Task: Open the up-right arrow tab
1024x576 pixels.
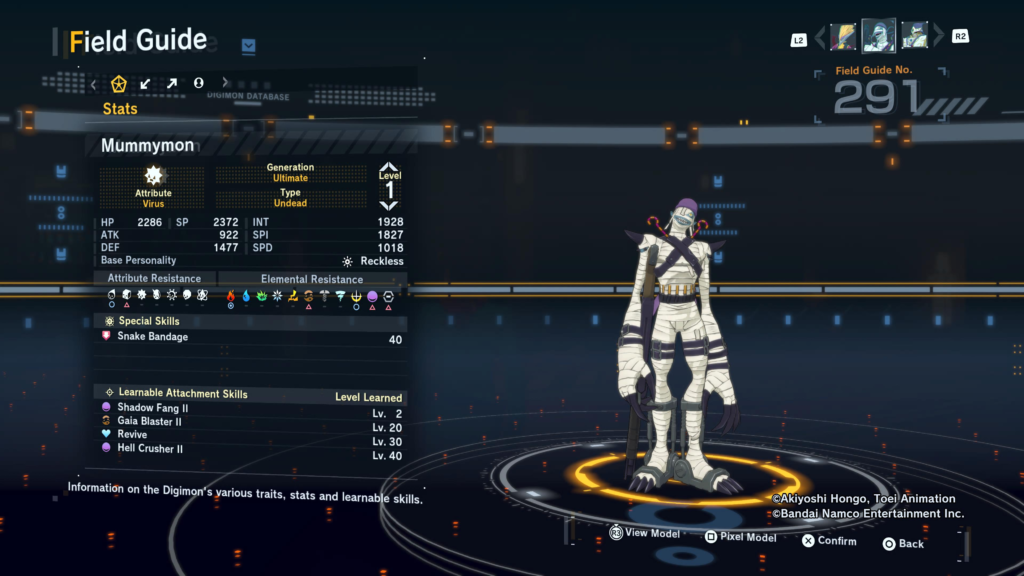Action: tap(172, 84)
